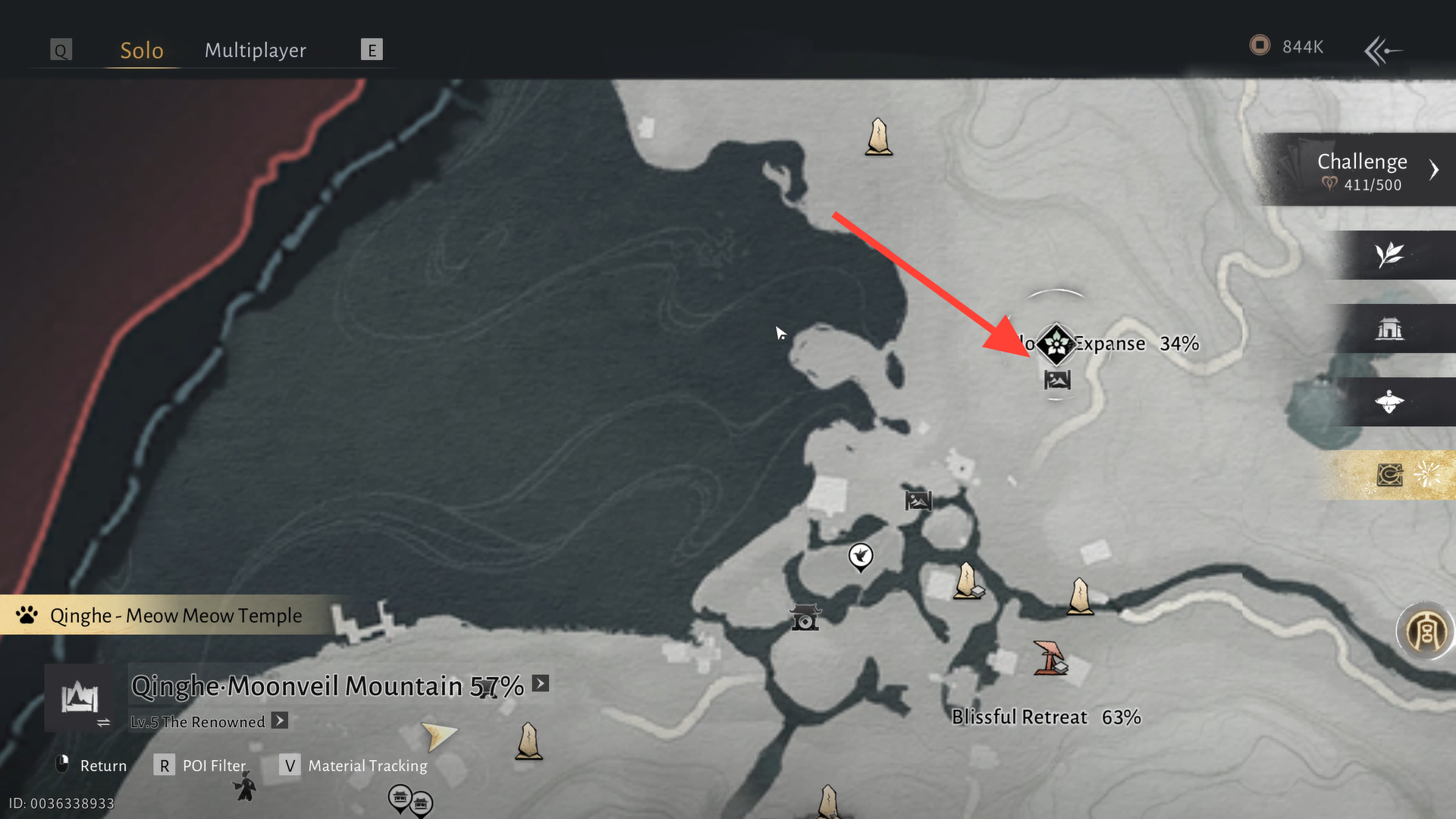Select the flower diamond map marker

pyautogui.click(x=1056, y=344)
